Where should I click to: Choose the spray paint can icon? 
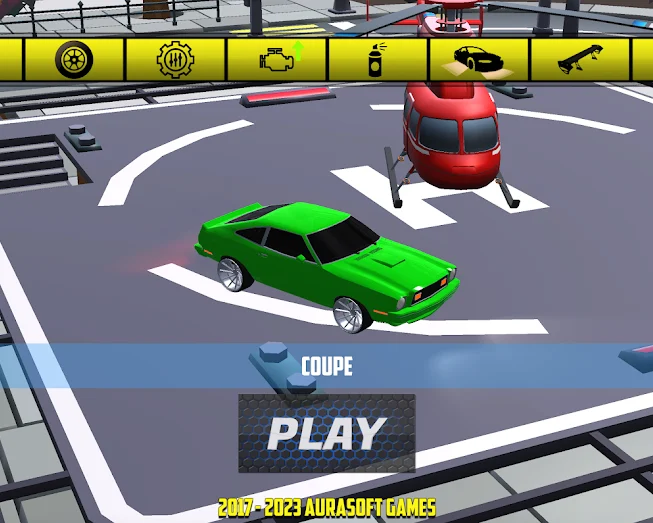(377, 60)
